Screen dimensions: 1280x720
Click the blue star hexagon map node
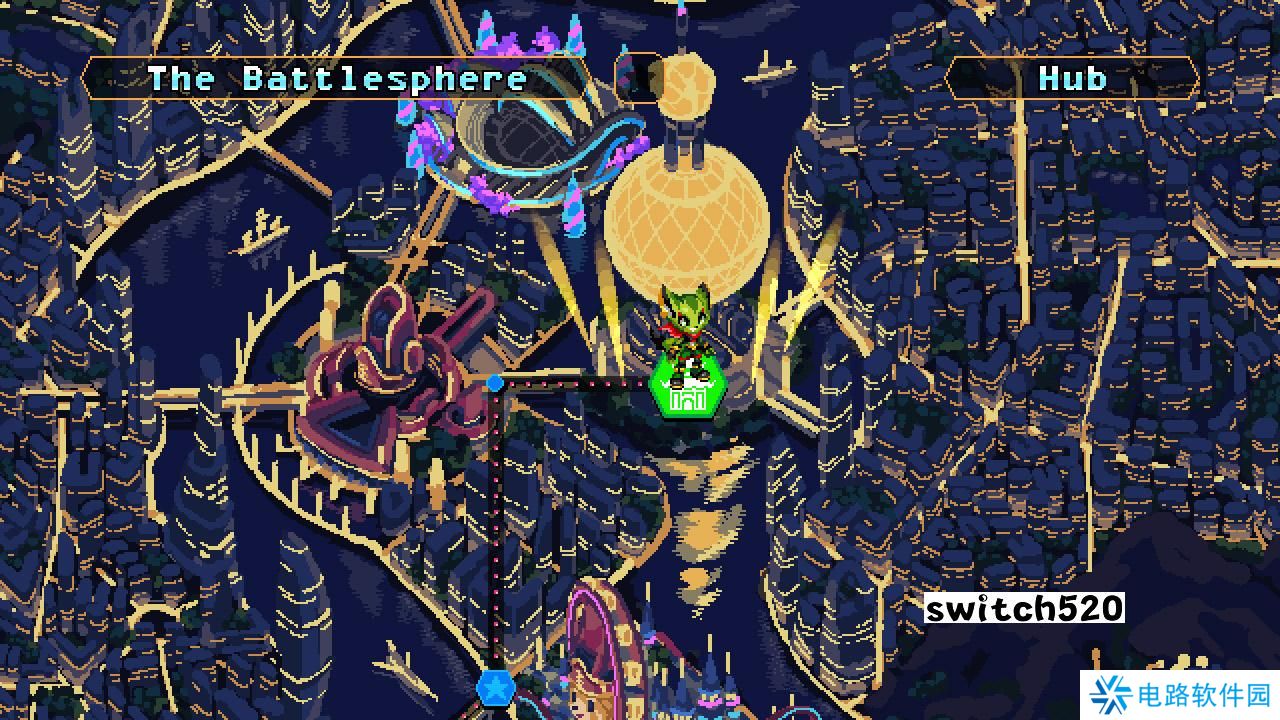click(493, 687)
